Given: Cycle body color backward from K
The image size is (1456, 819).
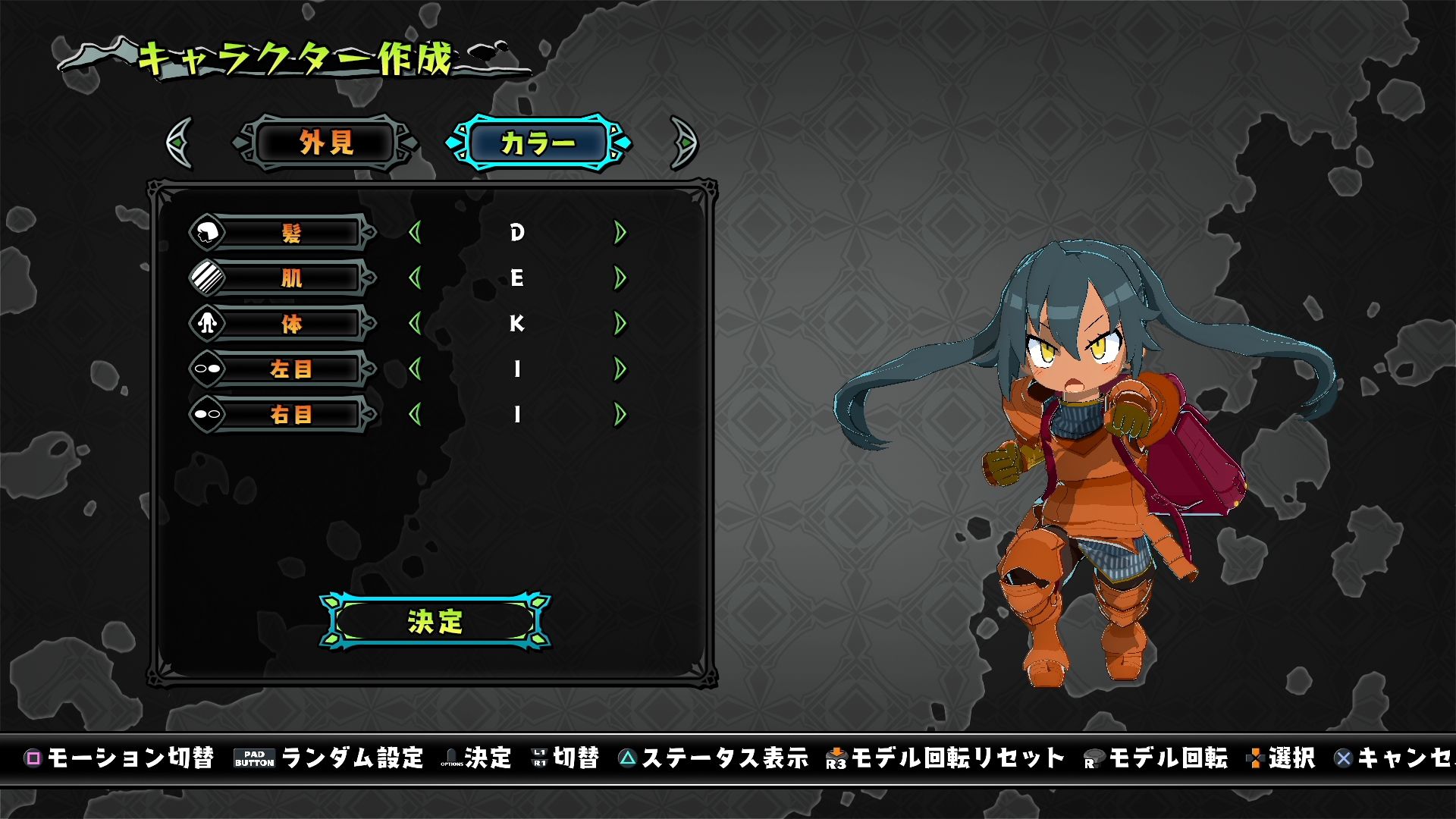Looking at the screenshot, I should (415, 324).
